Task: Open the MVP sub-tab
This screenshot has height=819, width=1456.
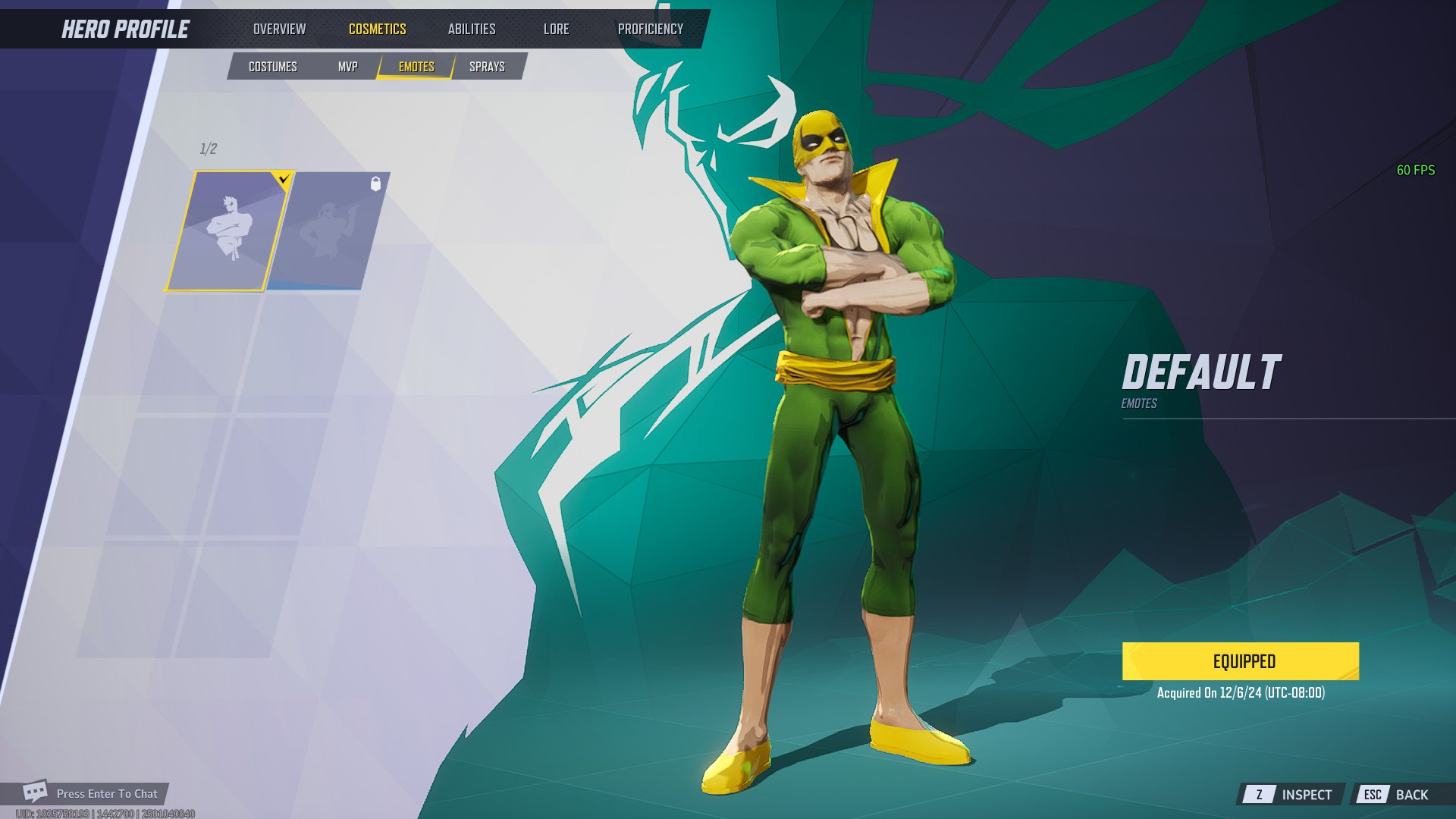Action: pyautogui.click(x=347, y=67)
